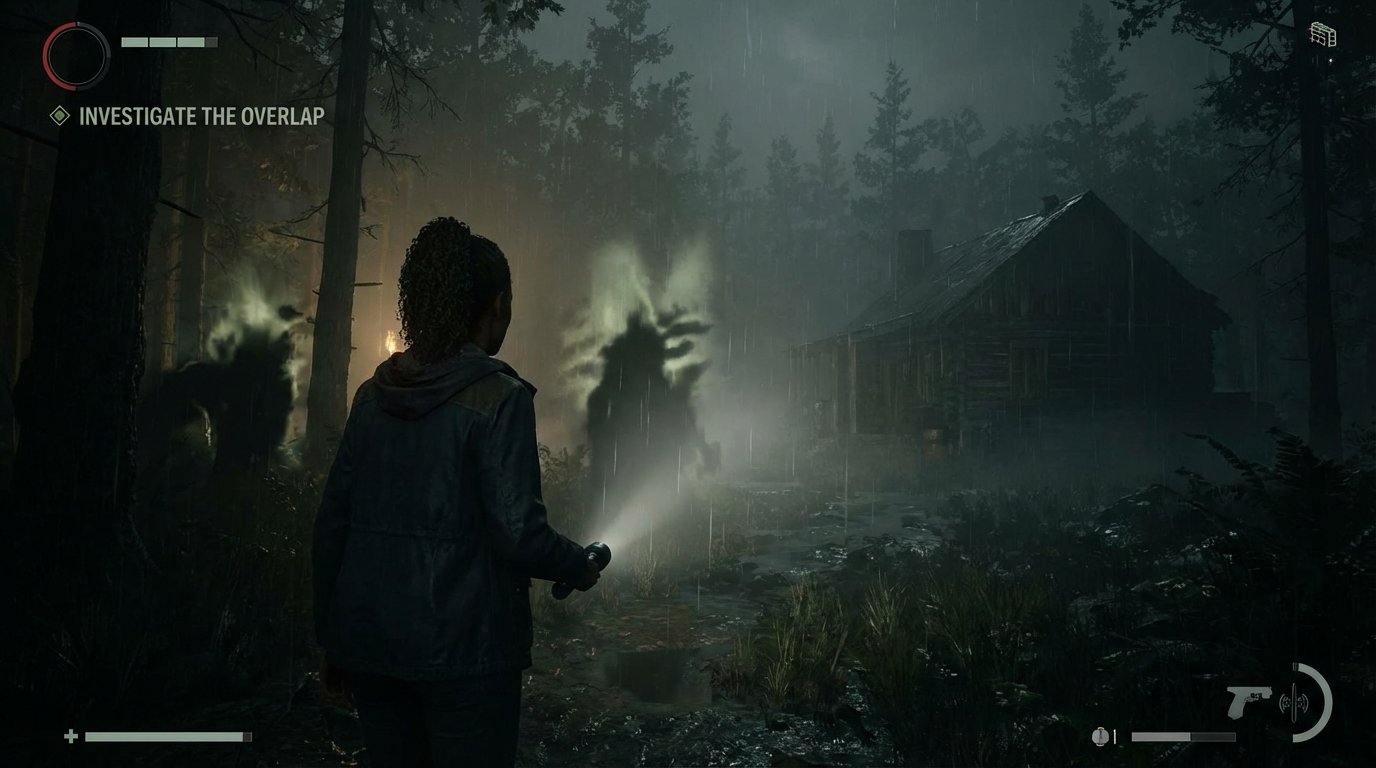Click the battery count label
1376x768 pixels.
tap(1114, 736)
